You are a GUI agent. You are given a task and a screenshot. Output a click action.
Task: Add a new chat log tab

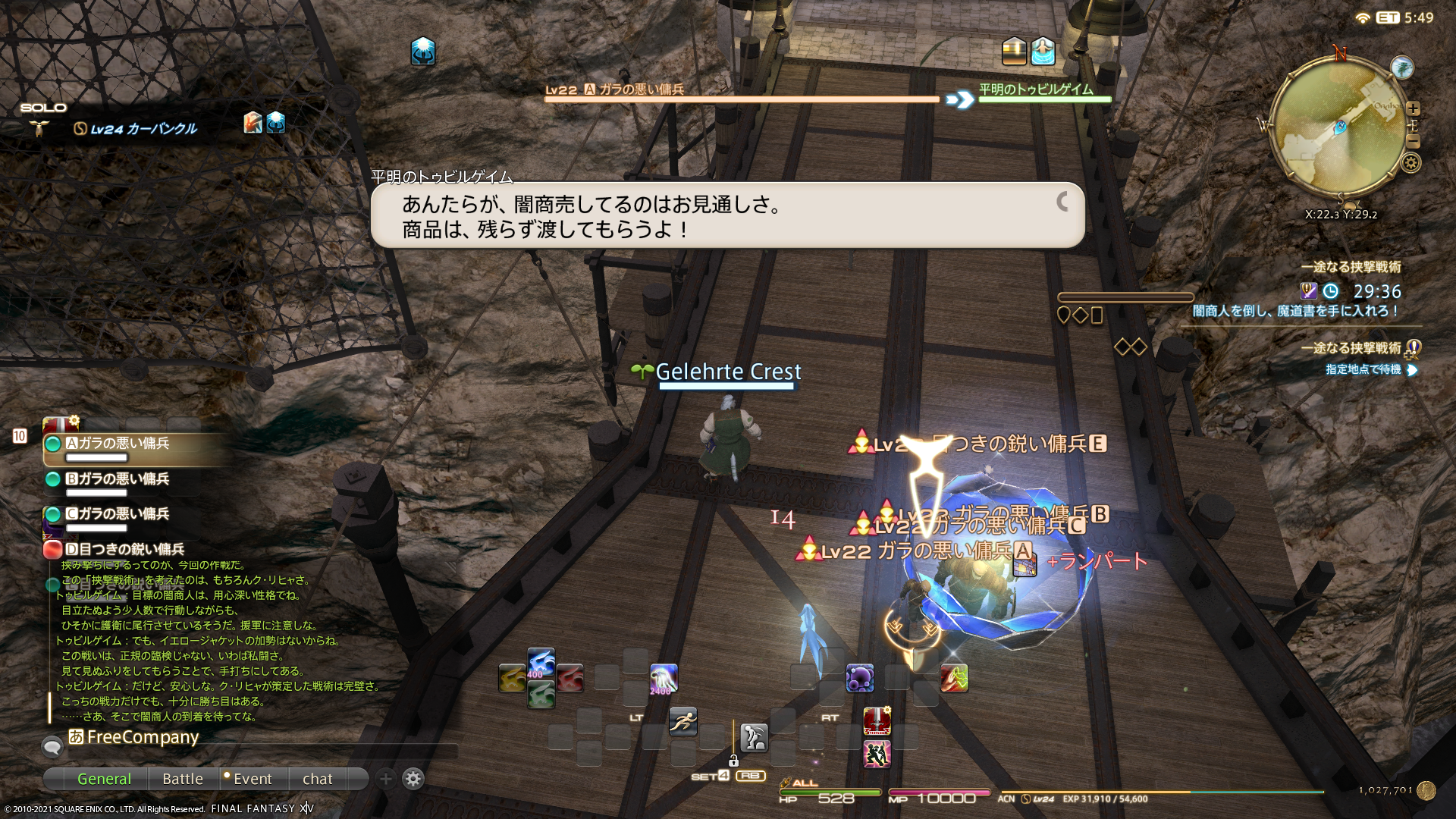tap(386, 779)
